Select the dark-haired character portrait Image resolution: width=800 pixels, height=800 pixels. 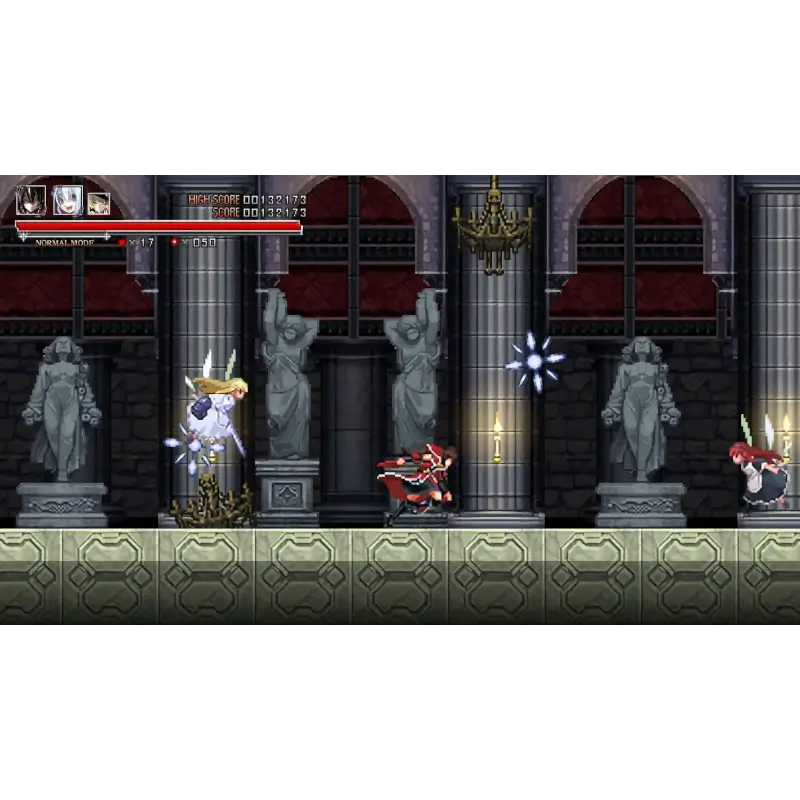[x=30, y=201]
